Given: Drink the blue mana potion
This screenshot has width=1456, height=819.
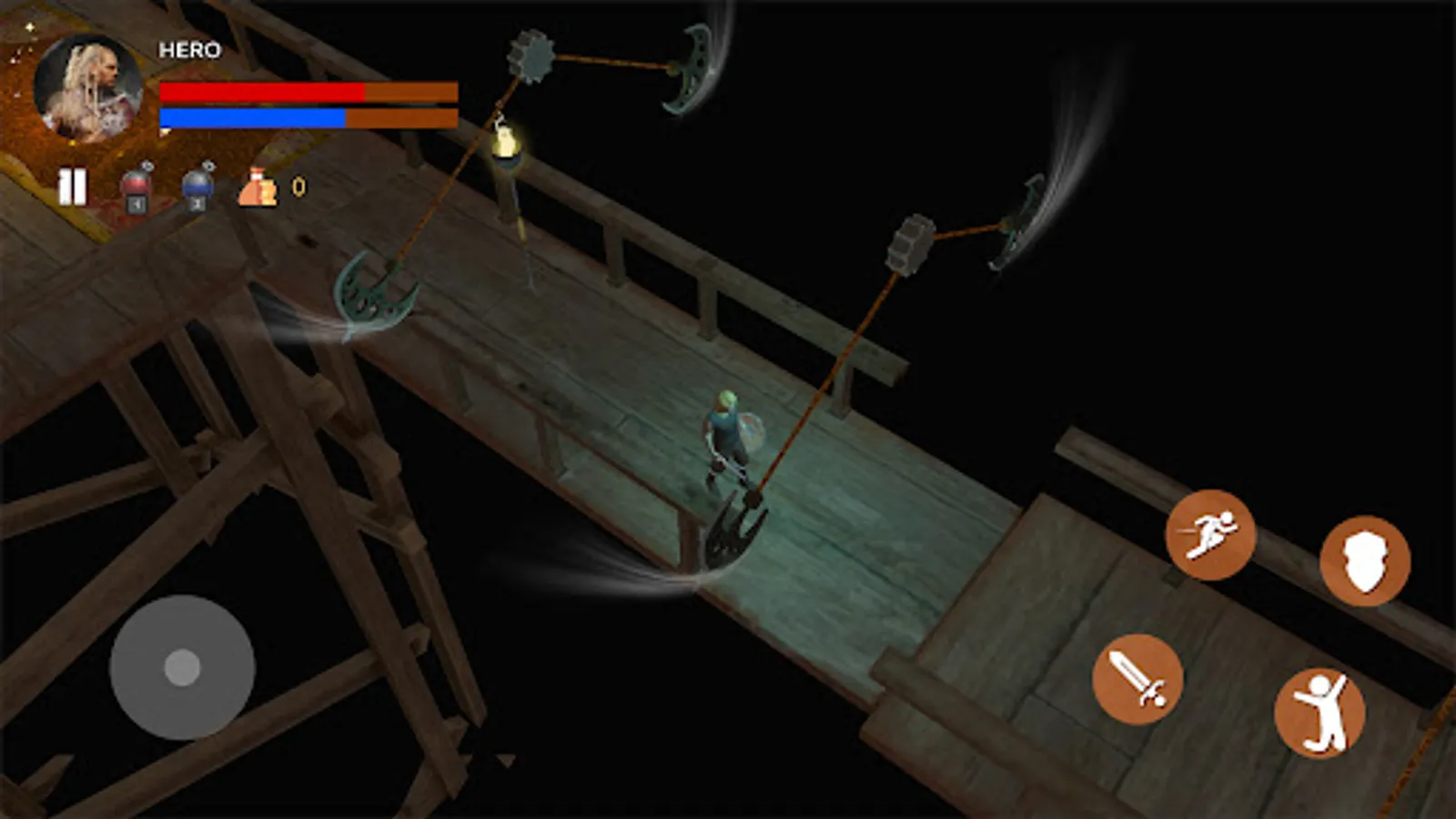Looking at the screenshot, I should [197, 185].
